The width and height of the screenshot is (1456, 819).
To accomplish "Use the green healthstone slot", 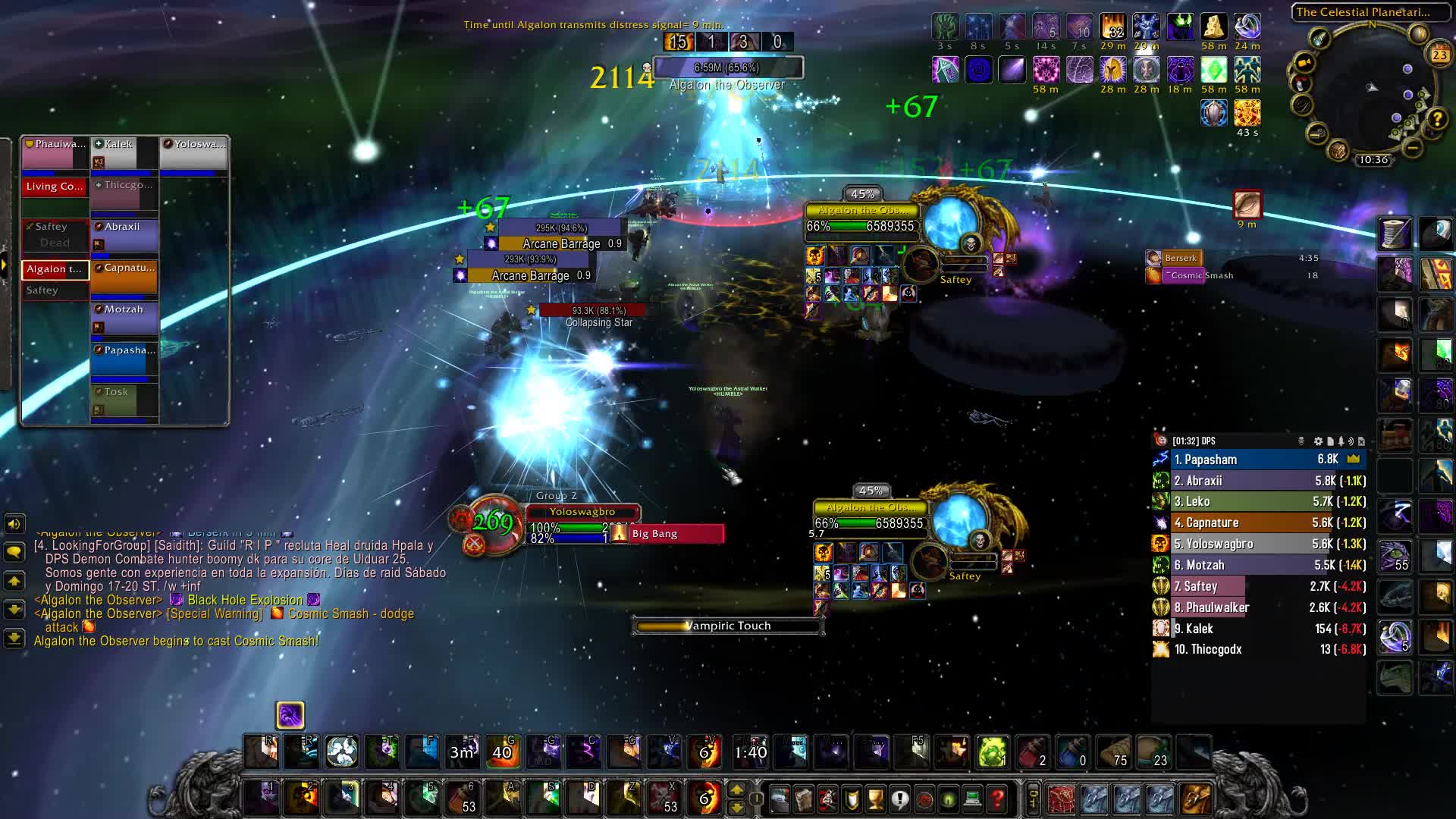I will pos(992,752).
